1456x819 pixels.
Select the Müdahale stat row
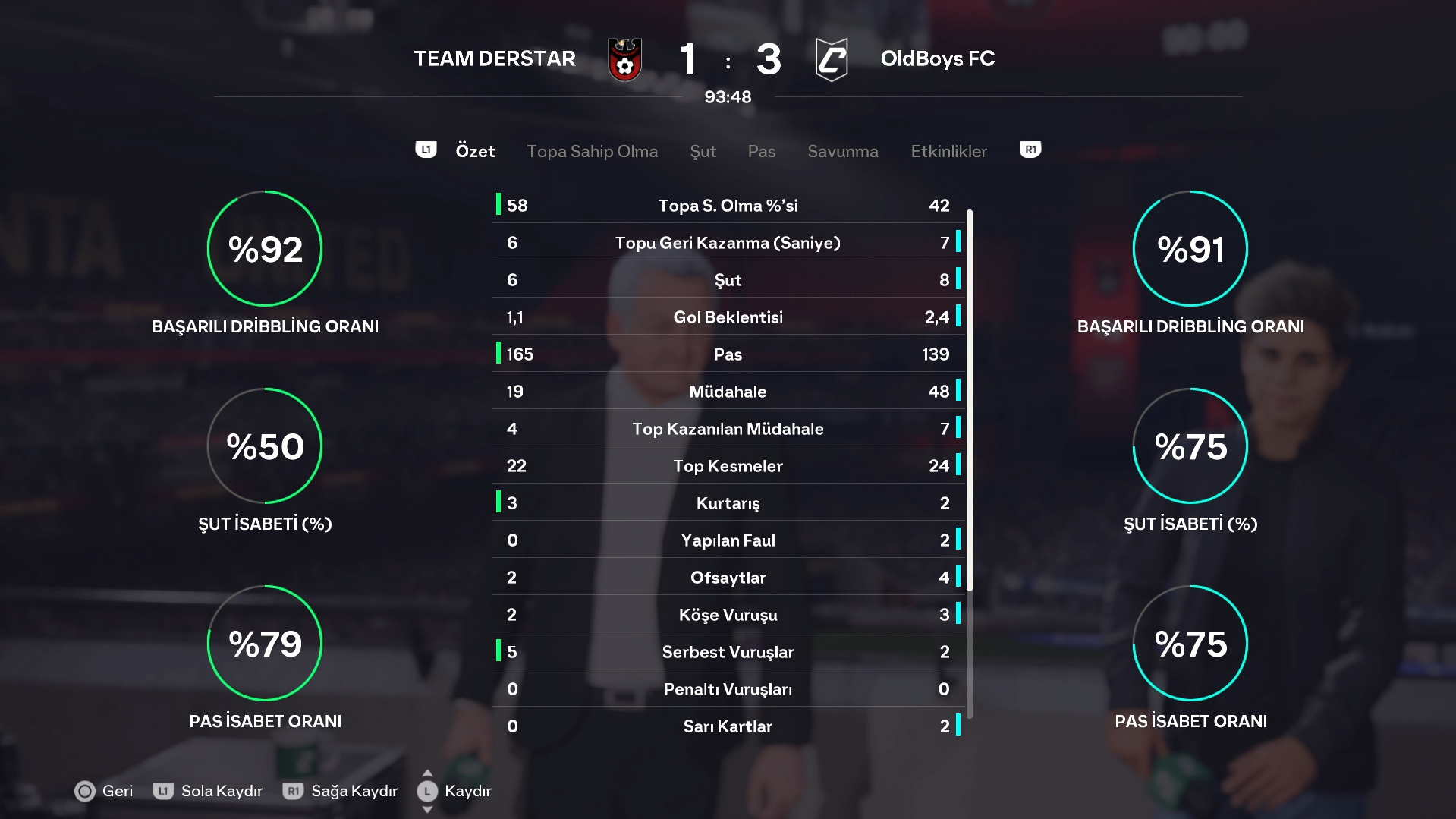728,392
